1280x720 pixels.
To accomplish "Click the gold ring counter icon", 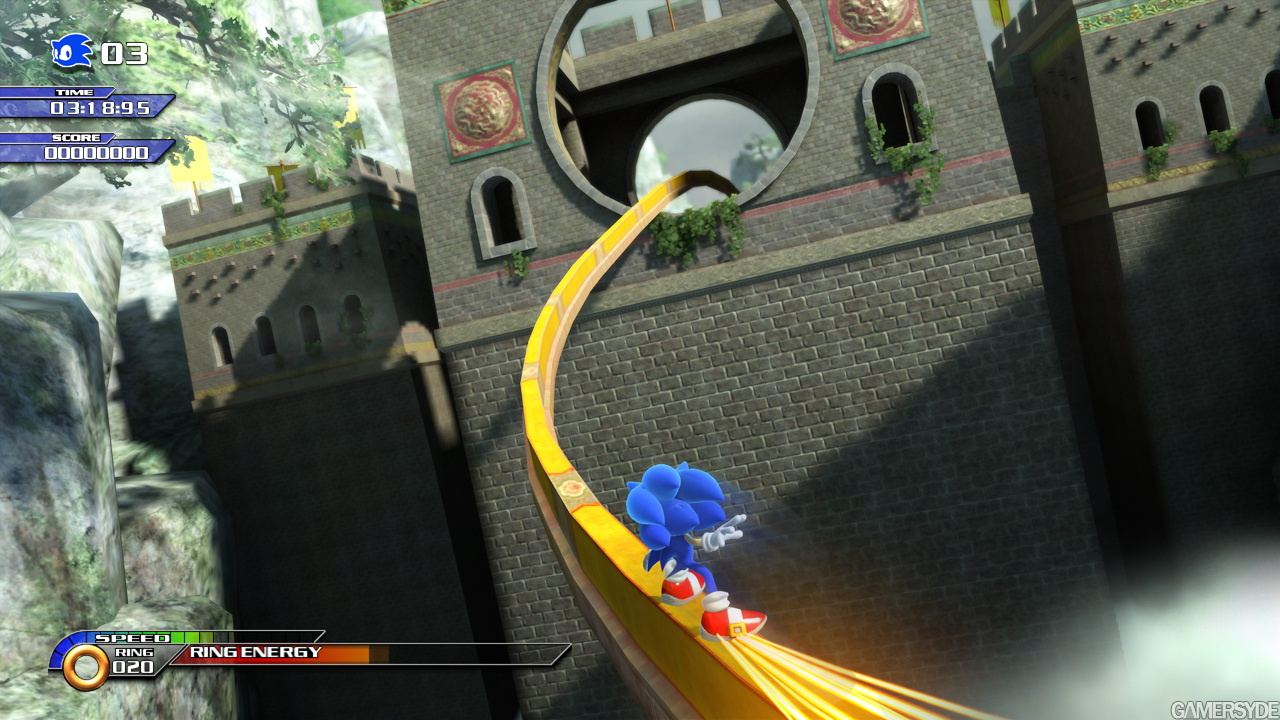I will click(x=86, y=666).
